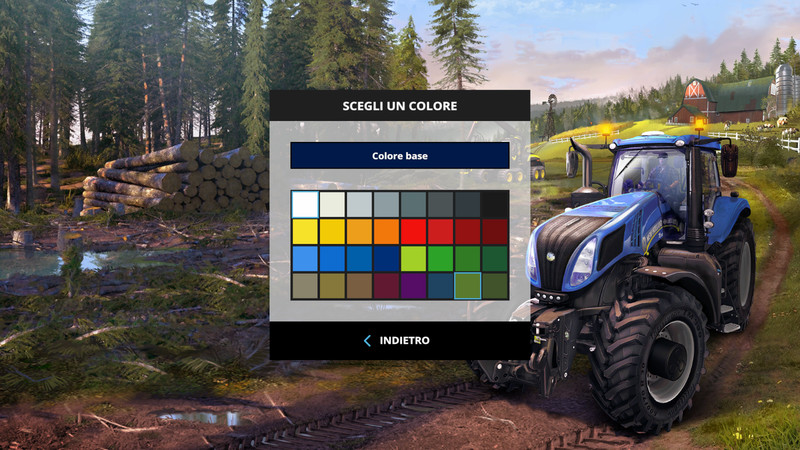Choose the navy blue color swatch
Image resolution: width=800 pixels, height=450 pixels.
pos(386,259)
